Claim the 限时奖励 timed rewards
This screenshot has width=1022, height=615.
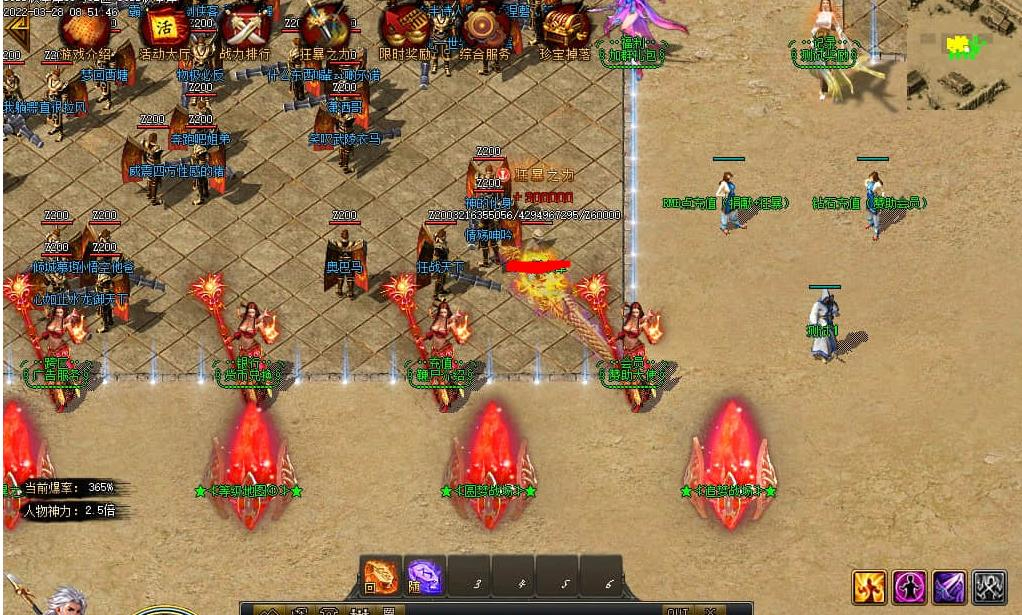pos(405,31)
